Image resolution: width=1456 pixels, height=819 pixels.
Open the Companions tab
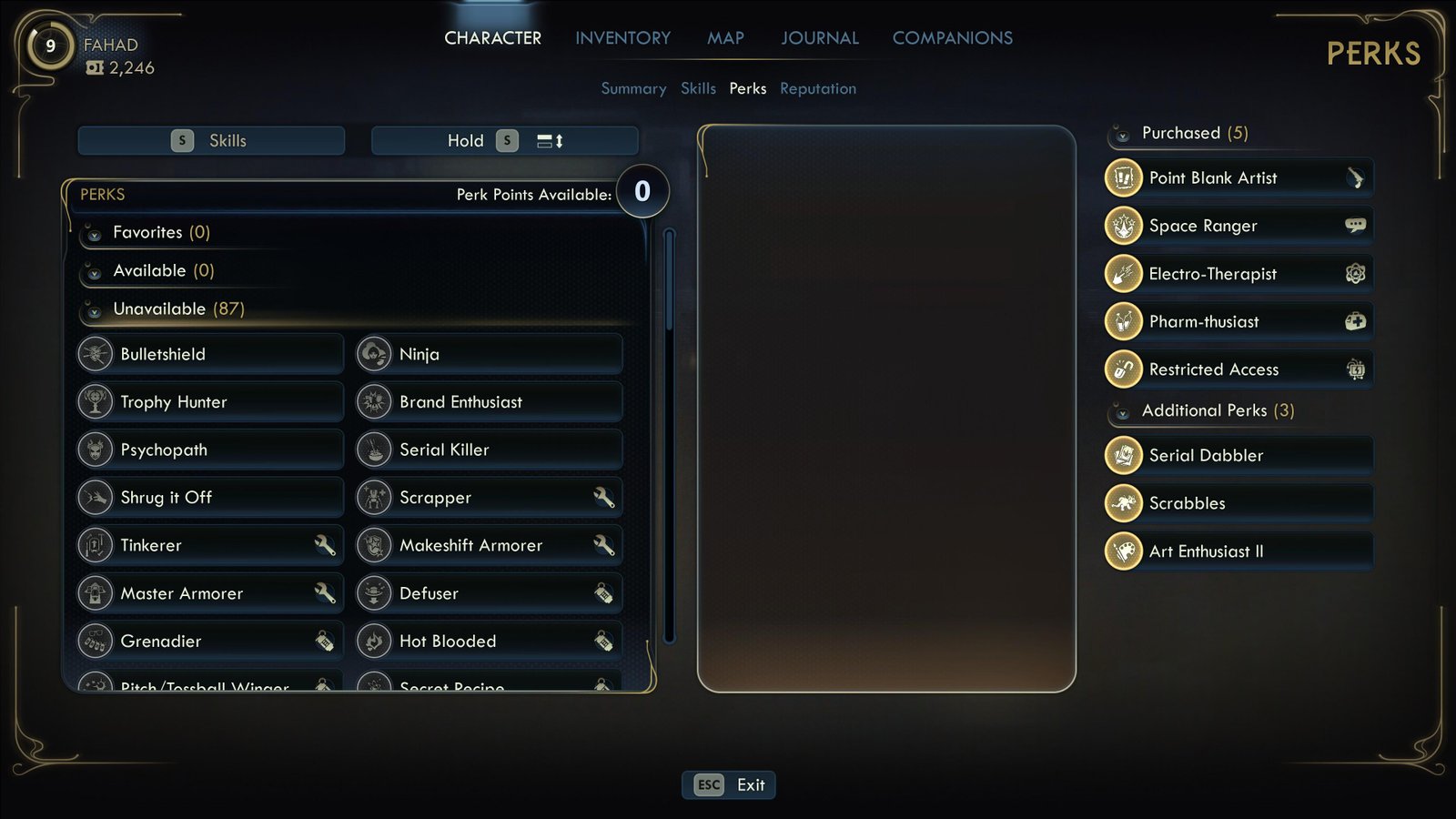[x=952, y=38]
